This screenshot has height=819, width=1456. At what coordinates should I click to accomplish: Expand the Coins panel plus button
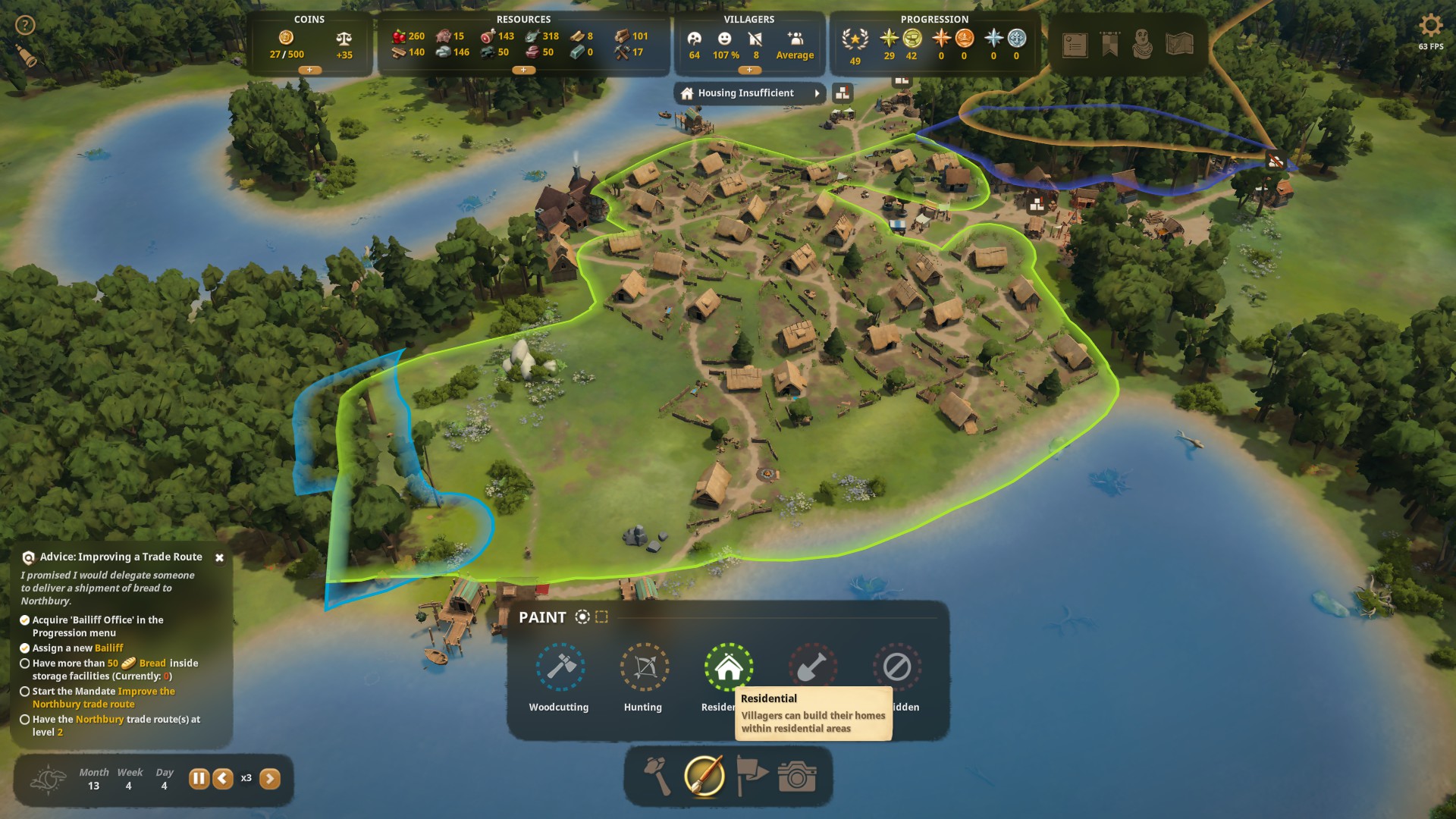click(x=309, y=70)
